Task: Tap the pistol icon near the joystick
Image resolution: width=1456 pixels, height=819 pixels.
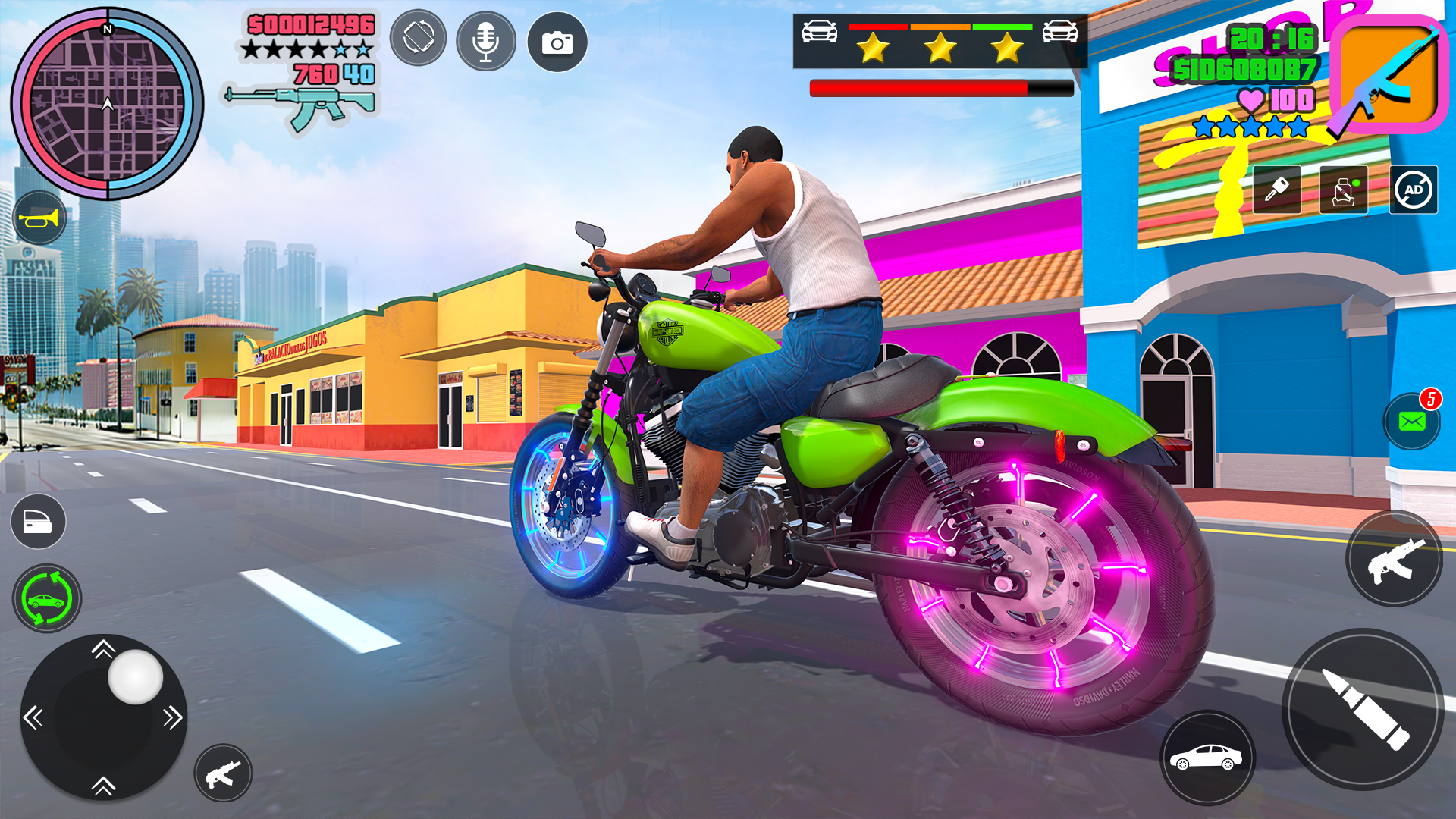Action: click(224, 773)
